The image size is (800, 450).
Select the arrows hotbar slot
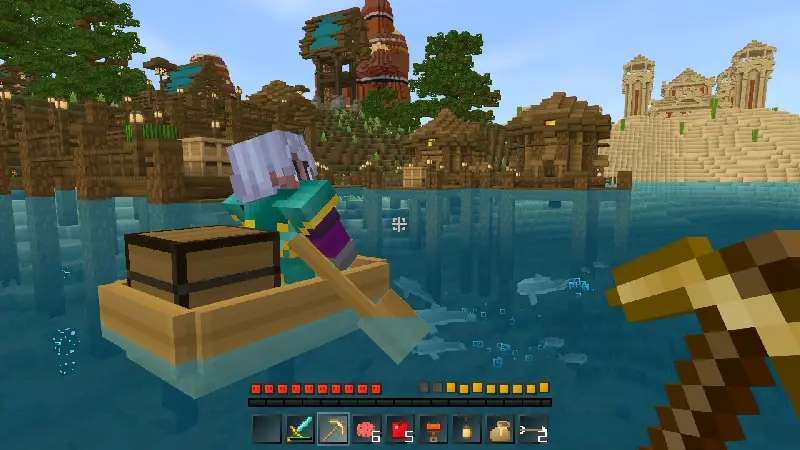(532, 429)
